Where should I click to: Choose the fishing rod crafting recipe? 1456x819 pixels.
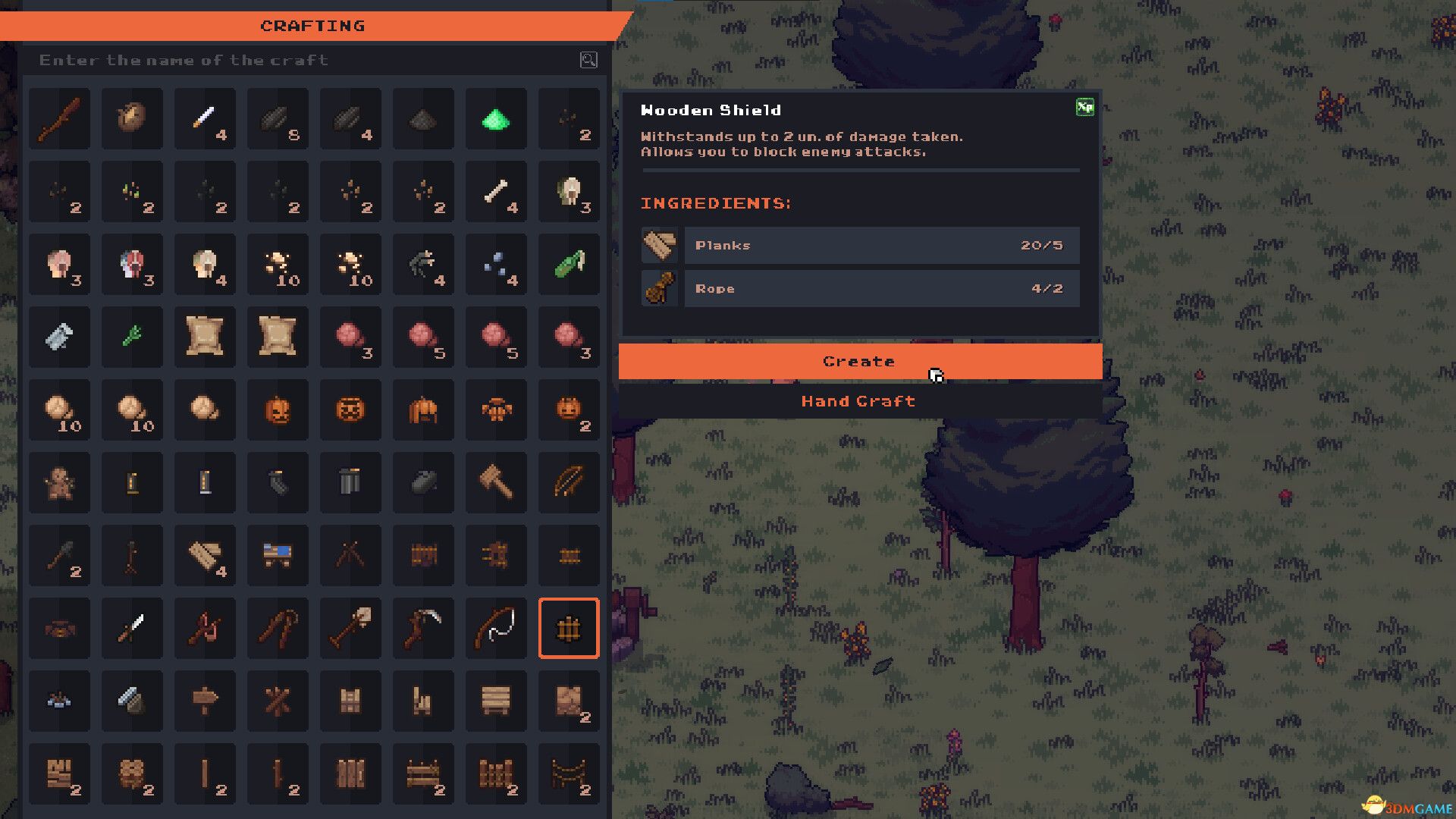pyautogui.click(x=496, y=629)
